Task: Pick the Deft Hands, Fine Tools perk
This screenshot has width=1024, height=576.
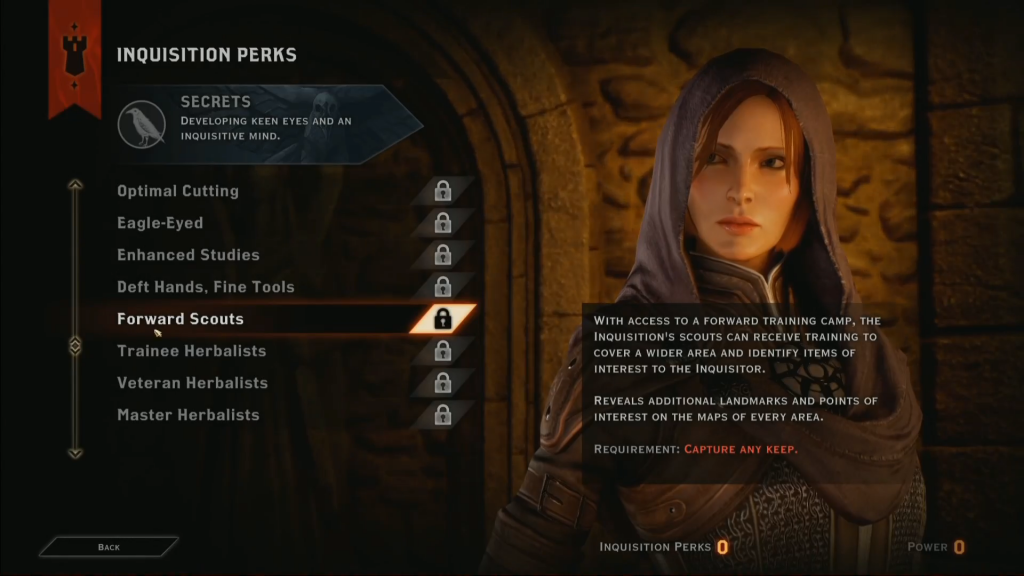Action: coord(206,287)
